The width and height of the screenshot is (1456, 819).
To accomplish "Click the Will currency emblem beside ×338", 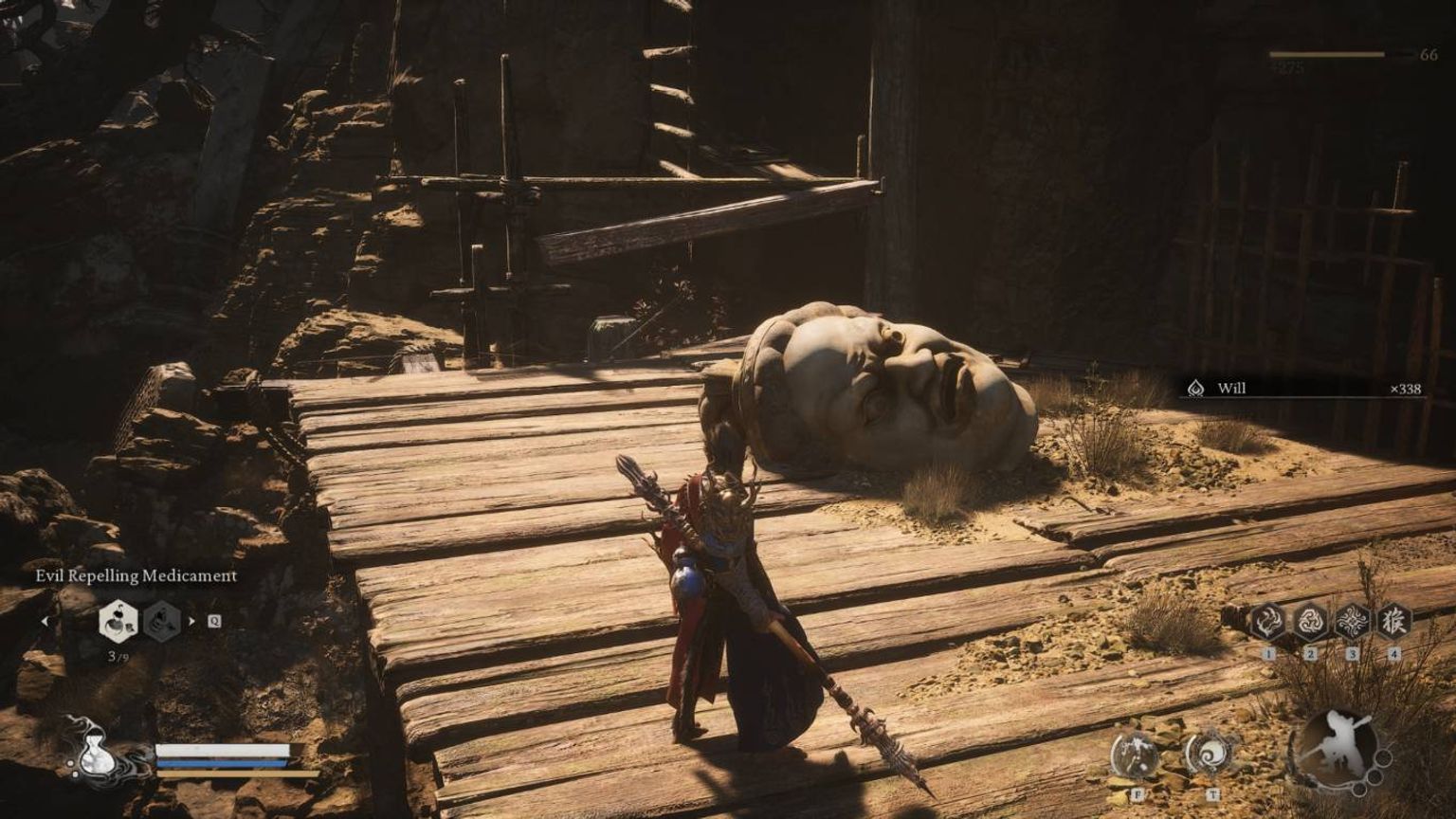I will [x=1196, y=390].
